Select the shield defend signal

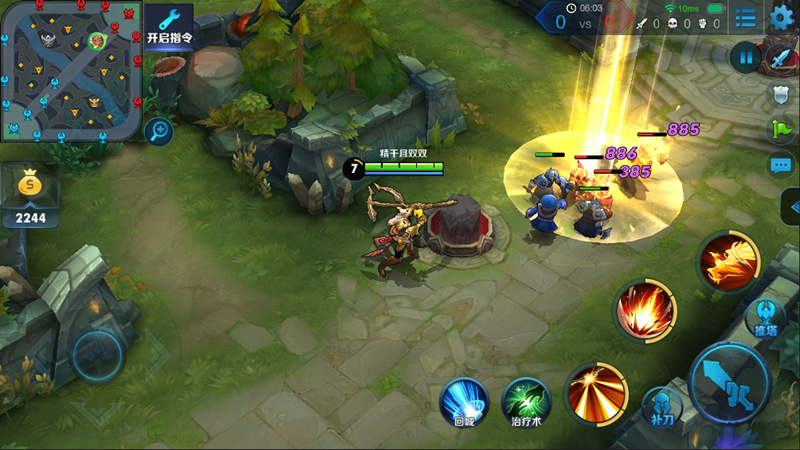coord(781,94)
